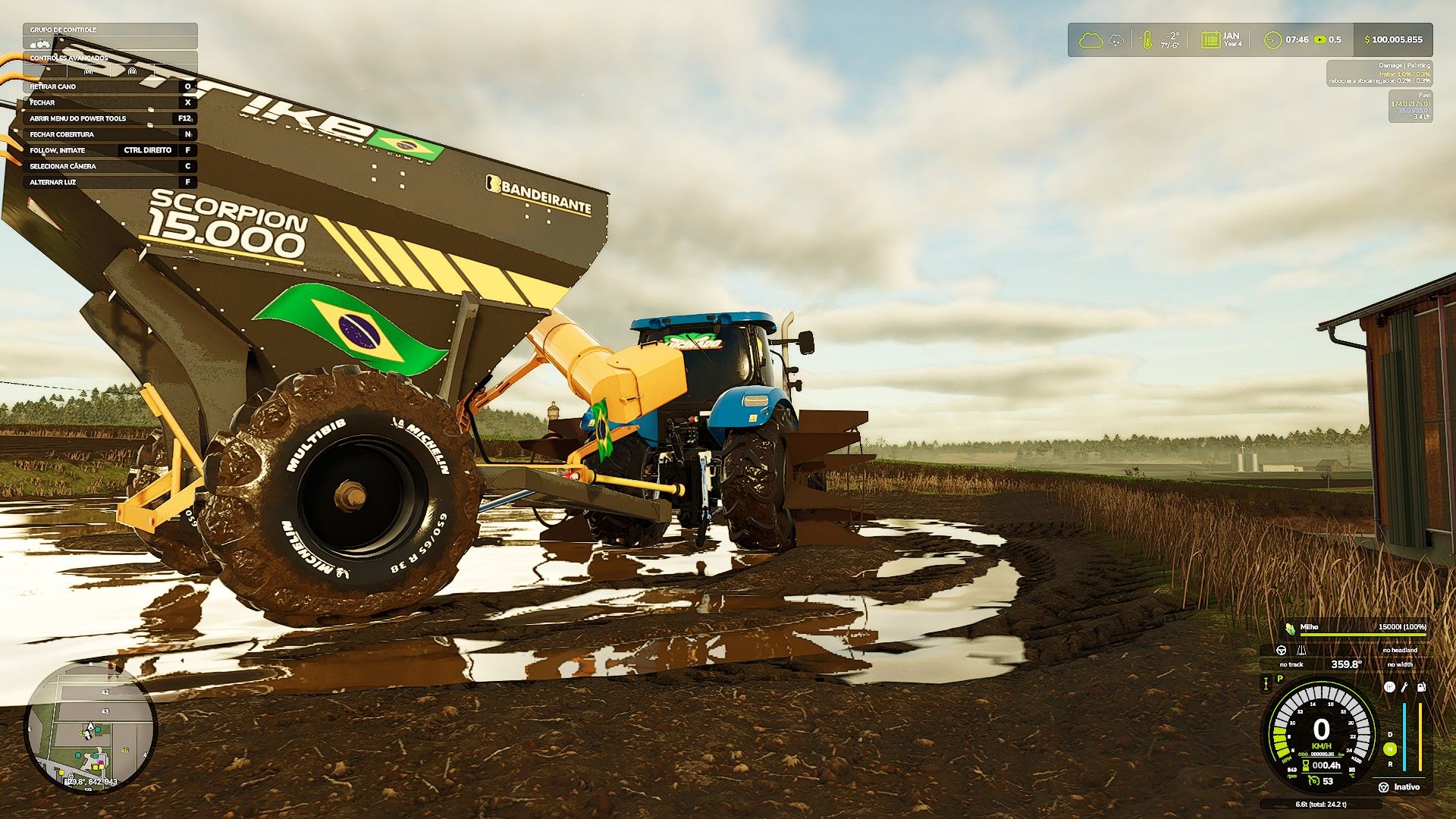The height and width of the screenshot is (819, 1456).
Task: Select the guidance lanes icon
Action: point(1301,650)
